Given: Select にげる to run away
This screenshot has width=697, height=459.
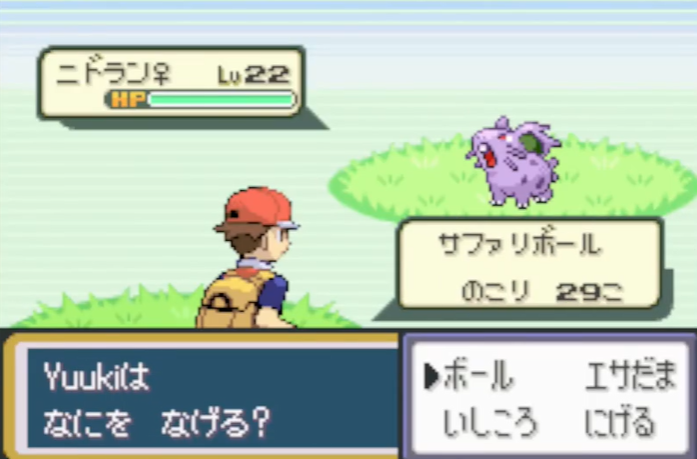Looking at the screenshot, I should coord(620,421).
